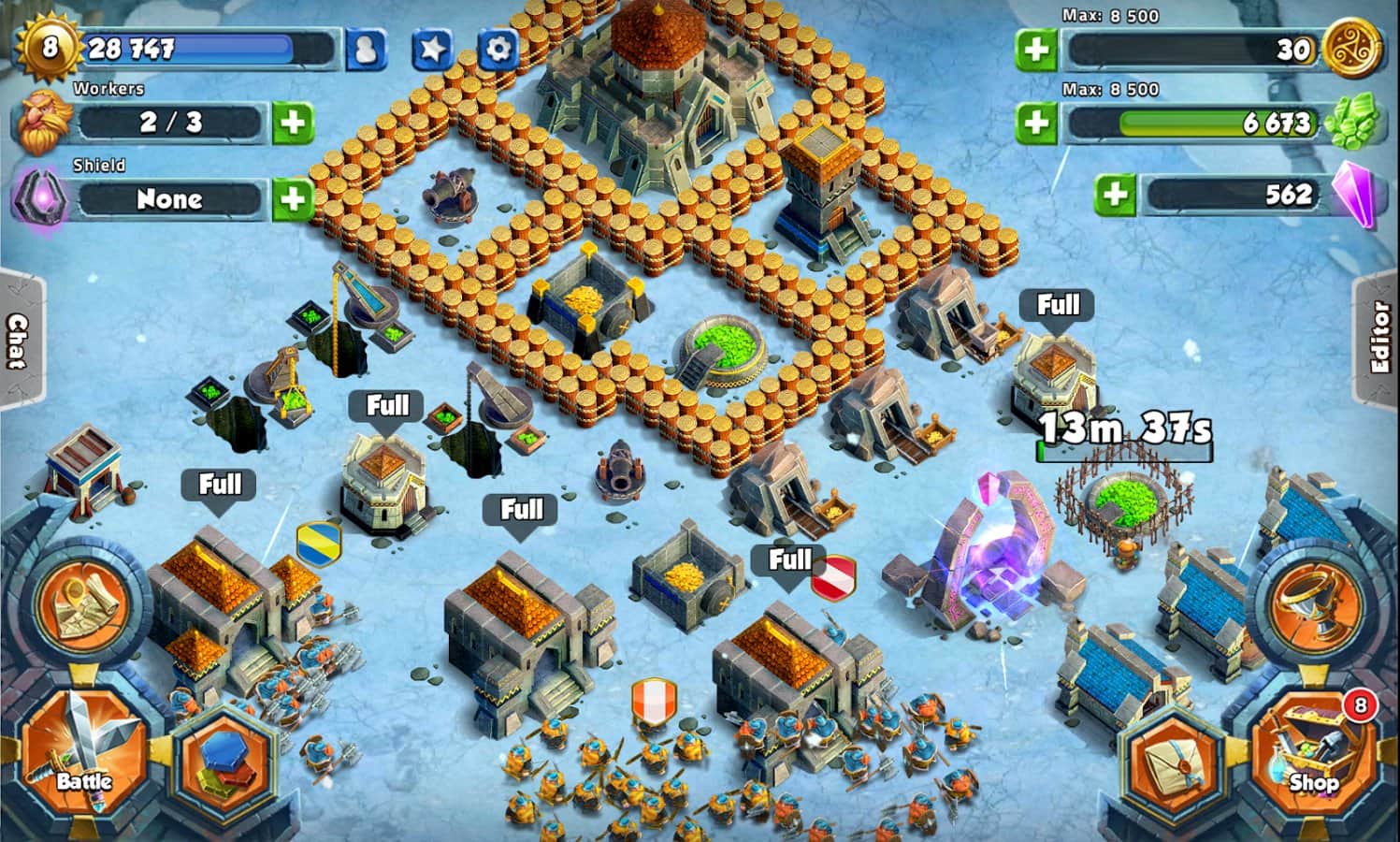Purchase pink gems using the plus button
Screen dimensions: 1400x842
(1115, 195)
